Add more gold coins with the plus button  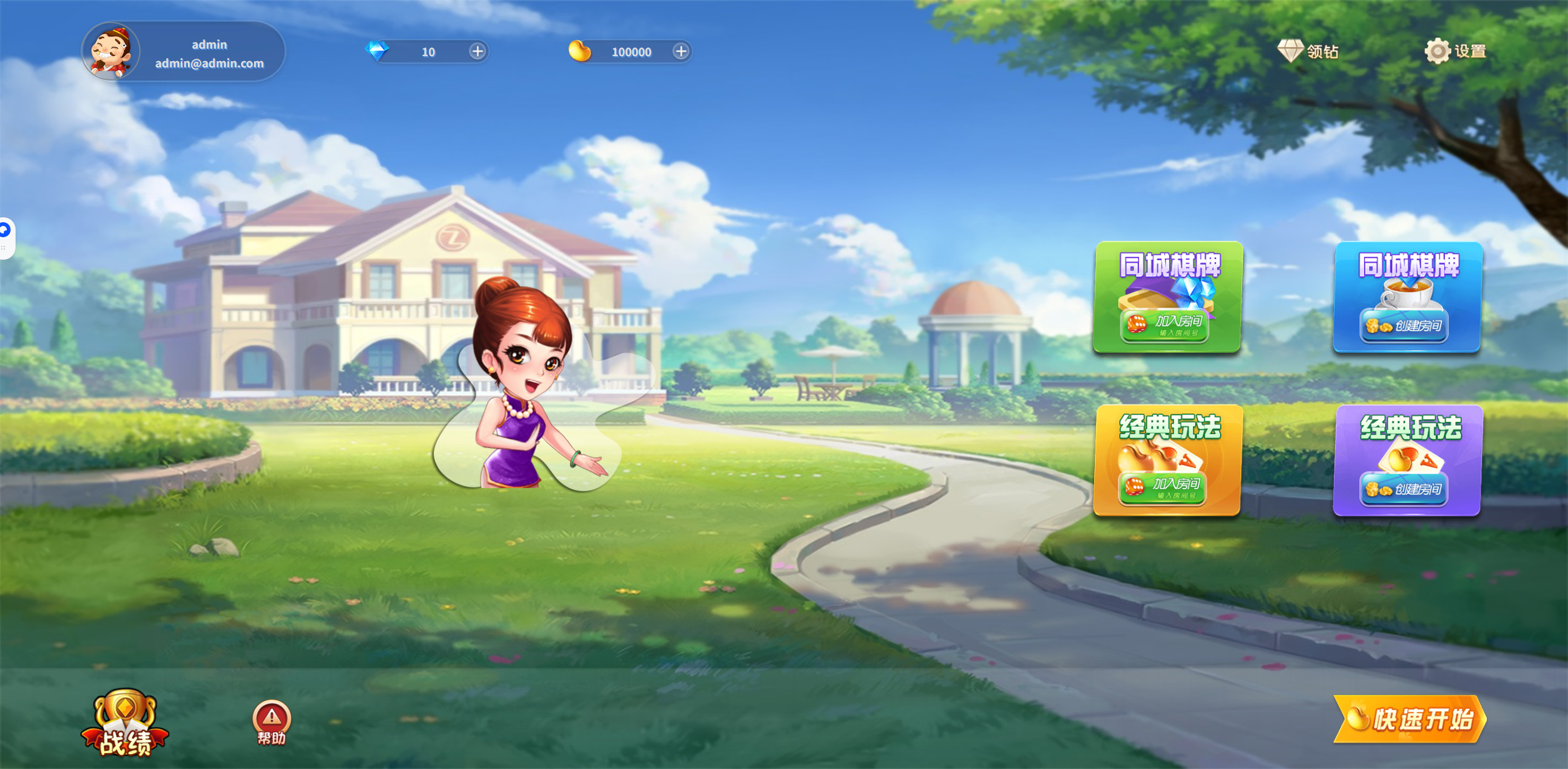681,51
